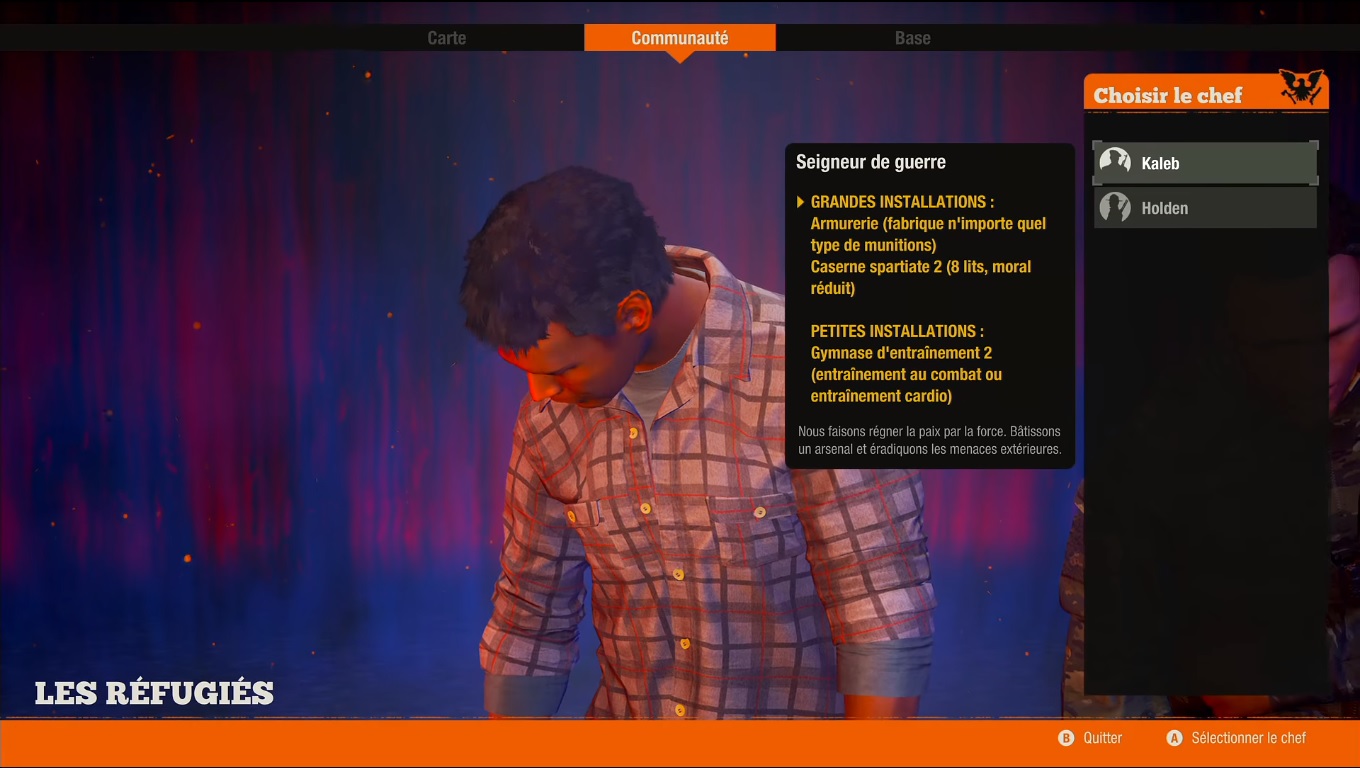Click the LES RÉFUGIÉS community name
The width and height of the screenshot is (1360, 768).
pyautogui.click(x=155, y=691)
